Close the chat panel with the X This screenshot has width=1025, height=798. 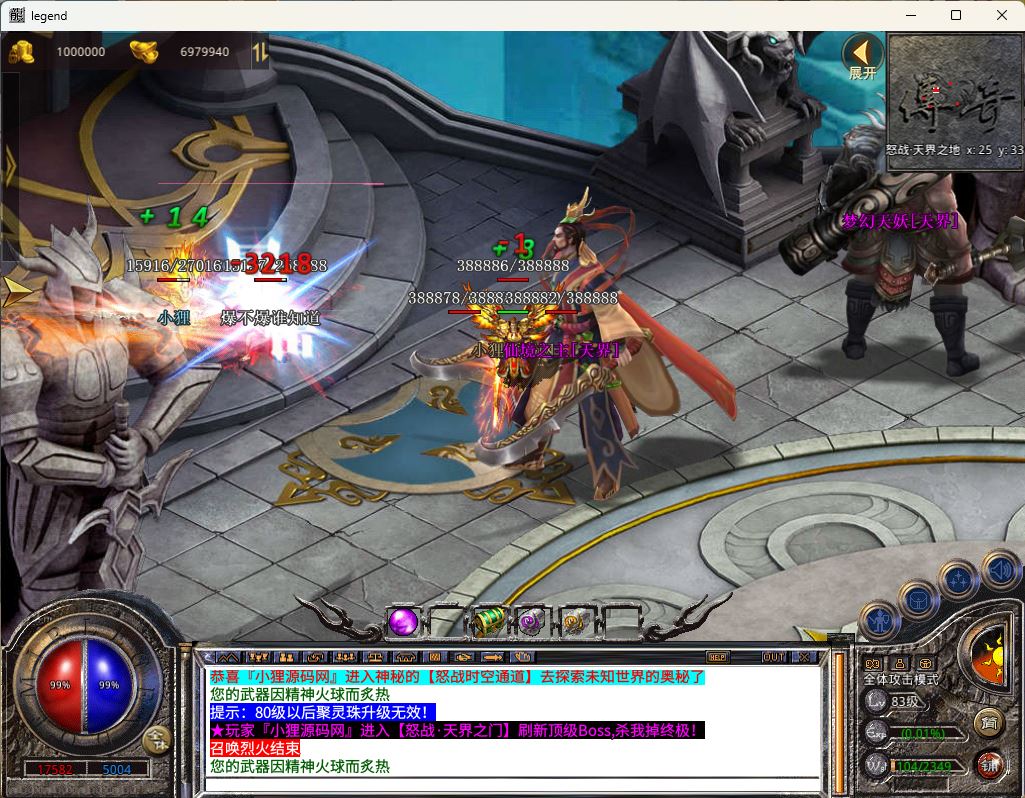pyautogui.click(x=803, y=657)
